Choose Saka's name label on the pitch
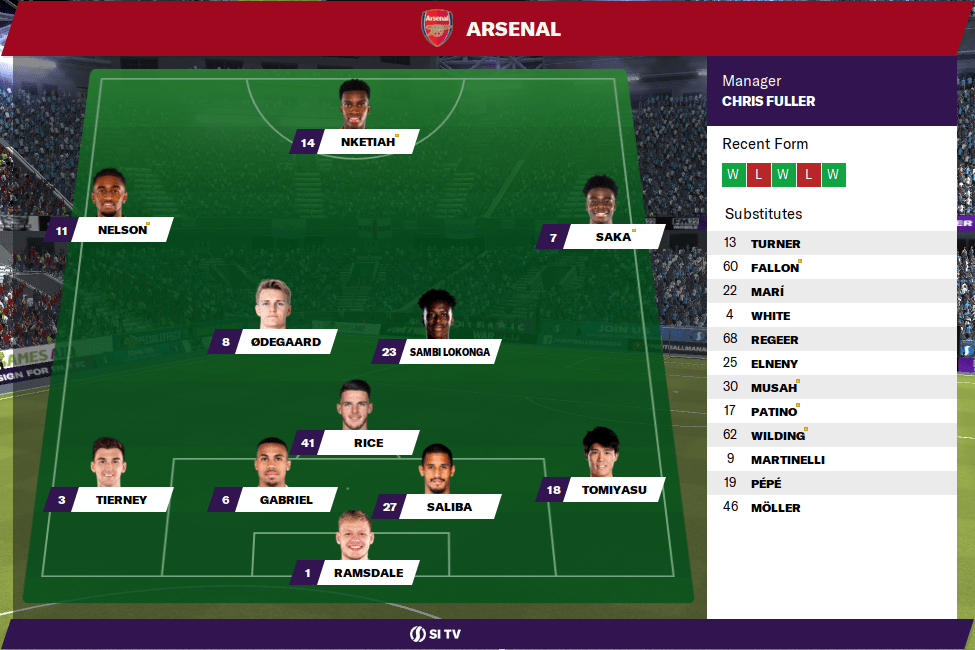Viewport: 975px width, 650px height. tap(613, 237)
